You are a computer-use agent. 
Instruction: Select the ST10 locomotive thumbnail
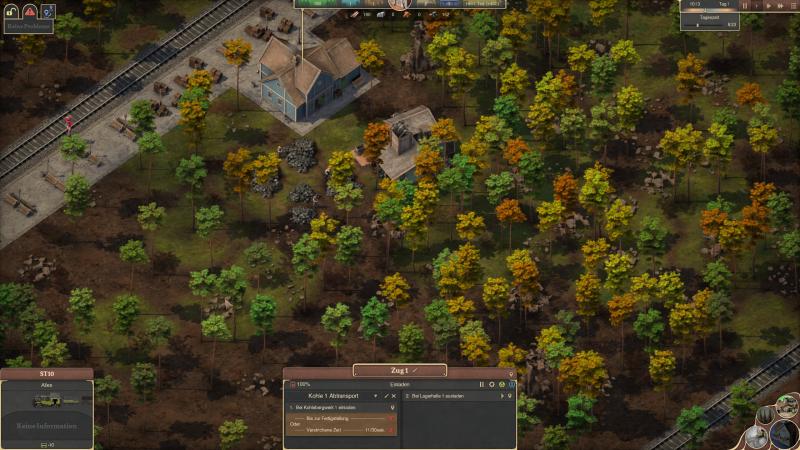click(x=46, y=401)
